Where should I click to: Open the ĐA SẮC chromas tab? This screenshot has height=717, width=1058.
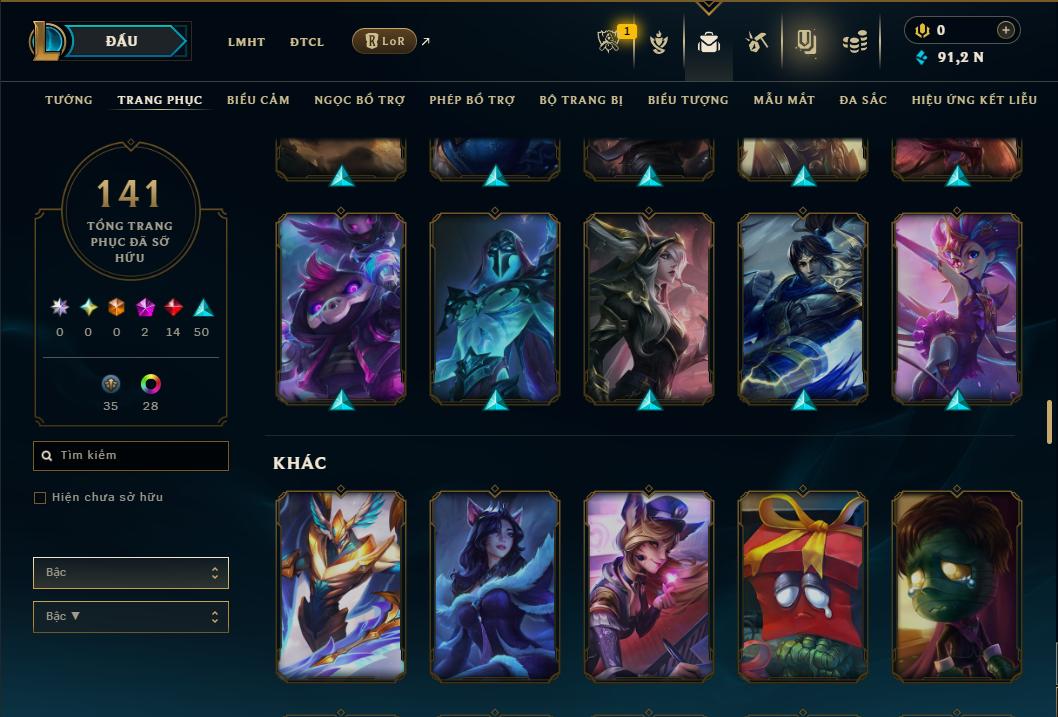[863, 100]
